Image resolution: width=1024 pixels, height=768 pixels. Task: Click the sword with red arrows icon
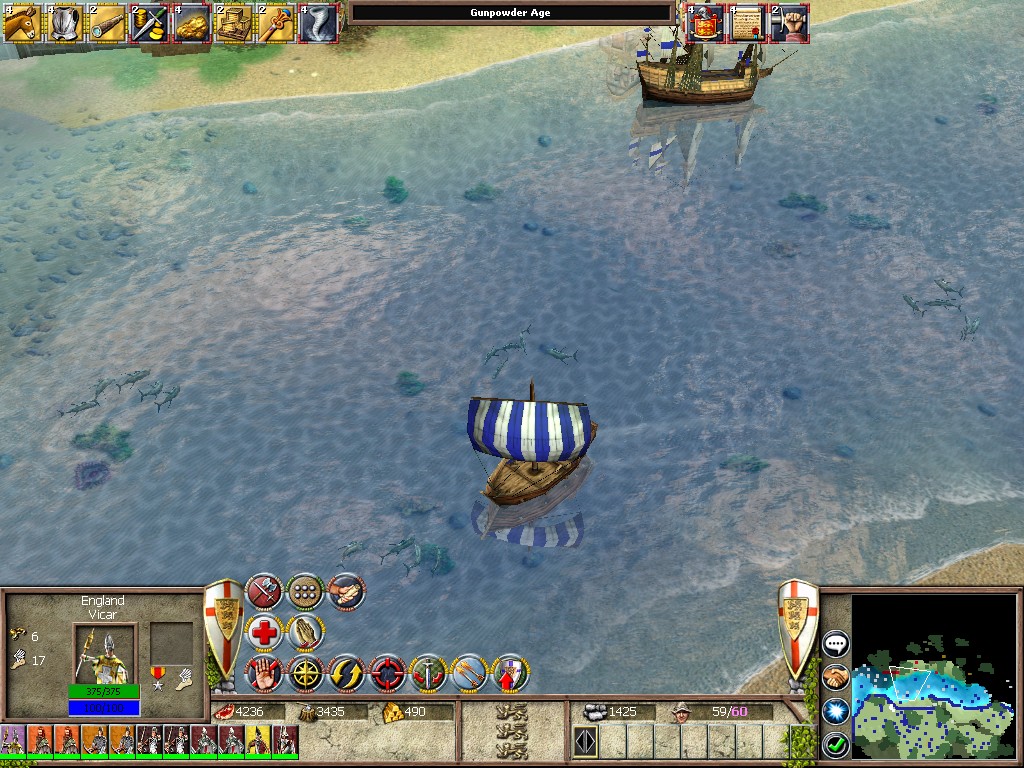coord(428,674)
